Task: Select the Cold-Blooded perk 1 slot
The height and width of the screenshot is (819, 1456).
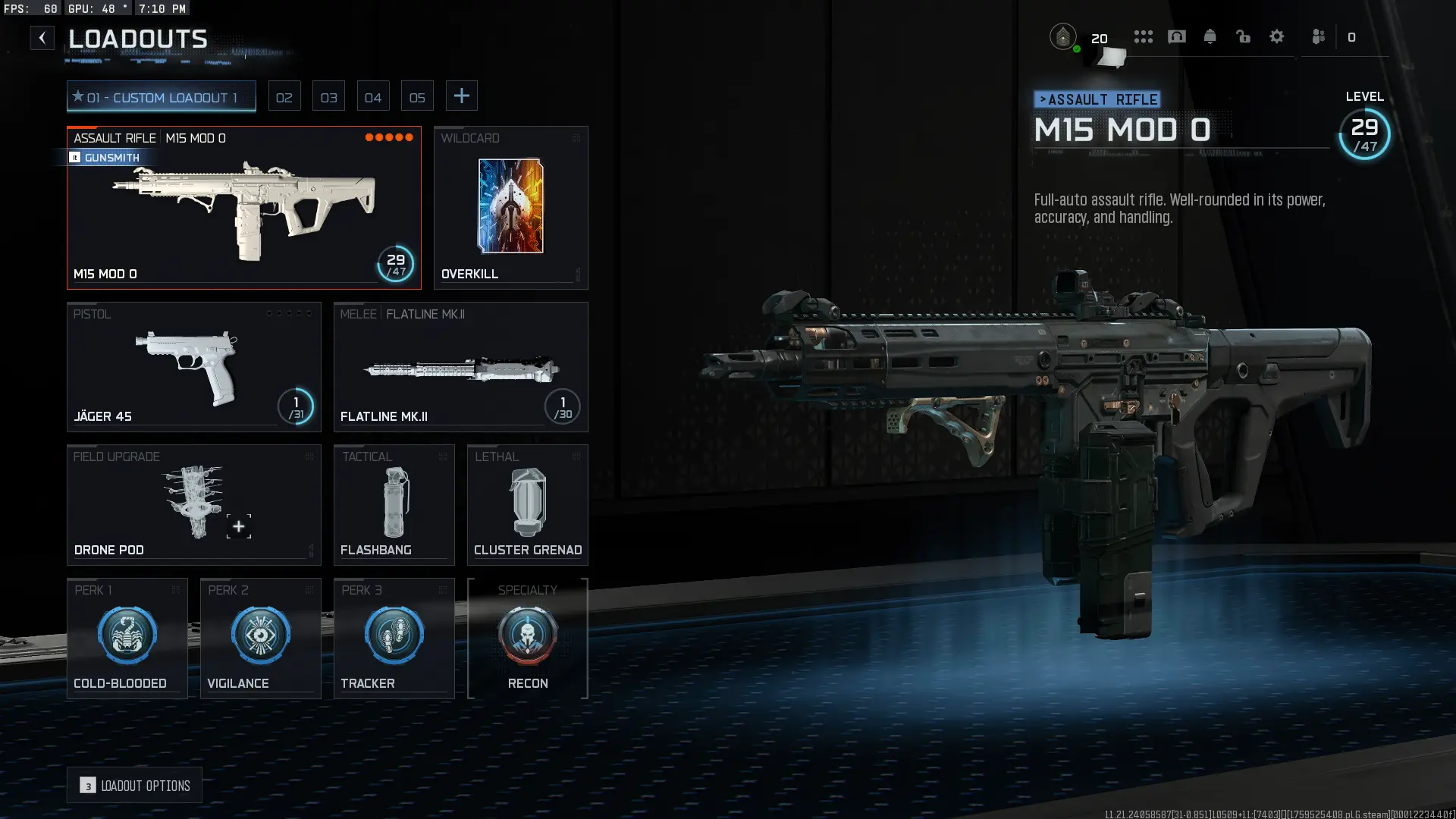Action: tap(127, 639)
